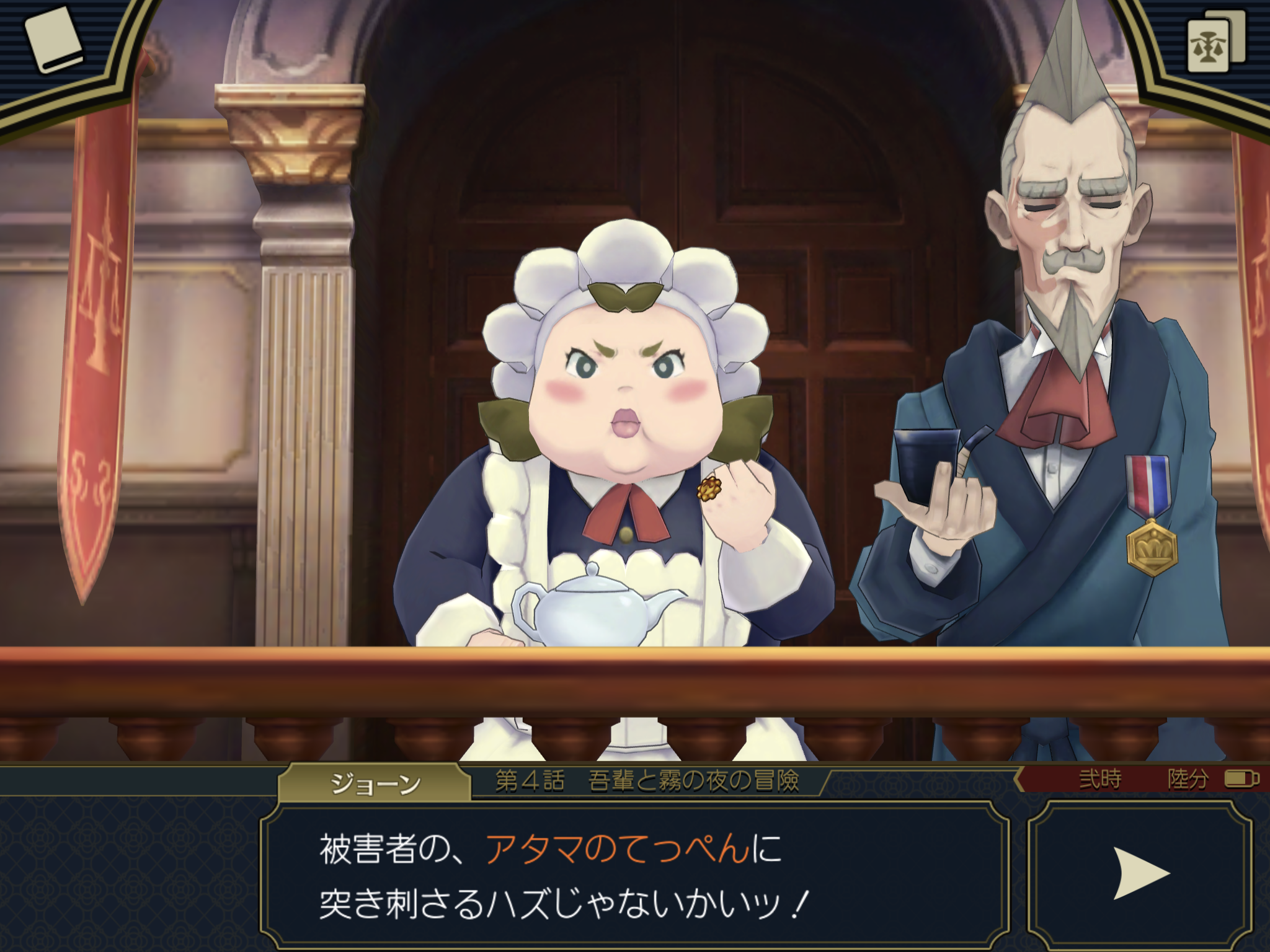Advance dialogue with the arrow button
Viewport: 1270px width, 952px height.
click(x=1140, y=874)
